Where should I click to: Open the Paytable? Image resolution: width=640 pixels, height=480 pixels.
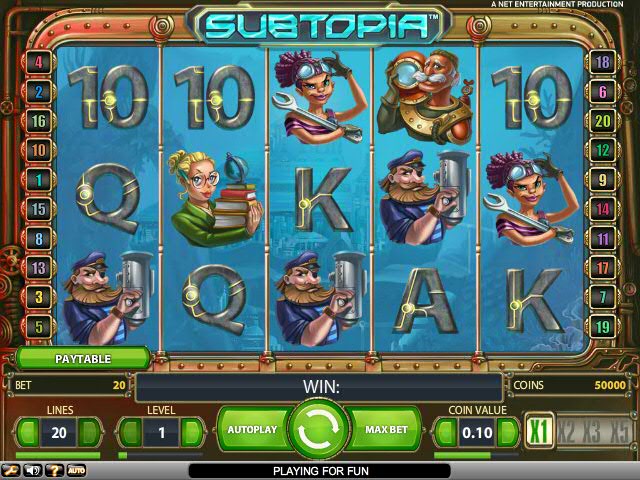83,358
